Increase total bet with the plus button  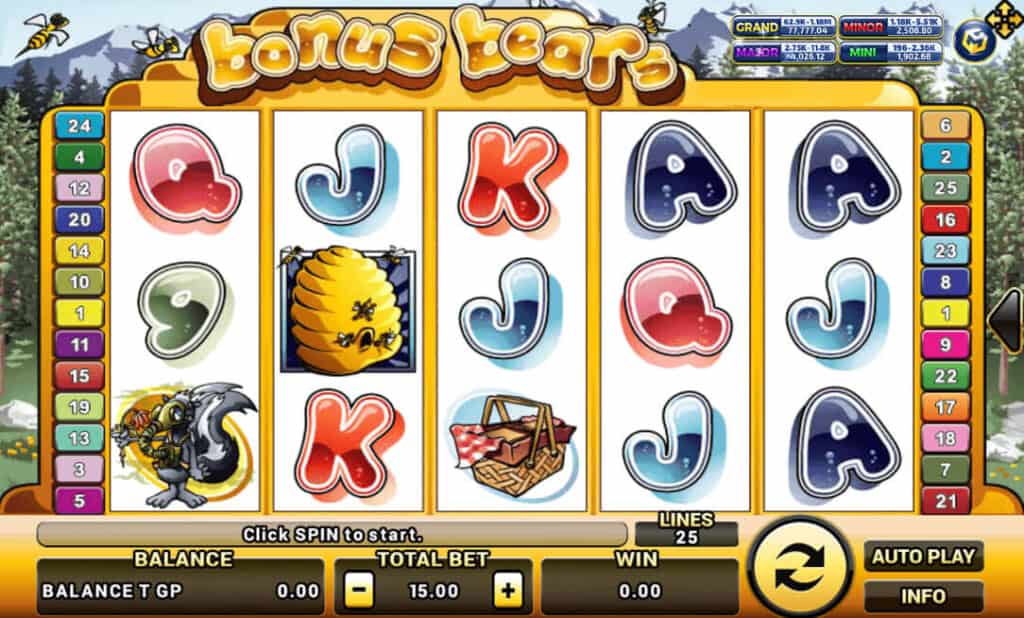(x=509, y=590)
